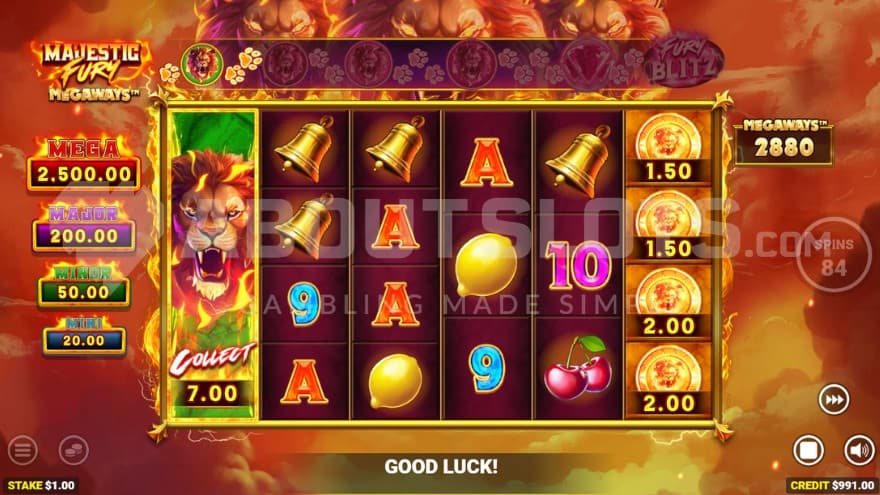Viewport: 880px width, 495px height.
Task: Mute the sound with the speaker icon
Action: point(858,450)
